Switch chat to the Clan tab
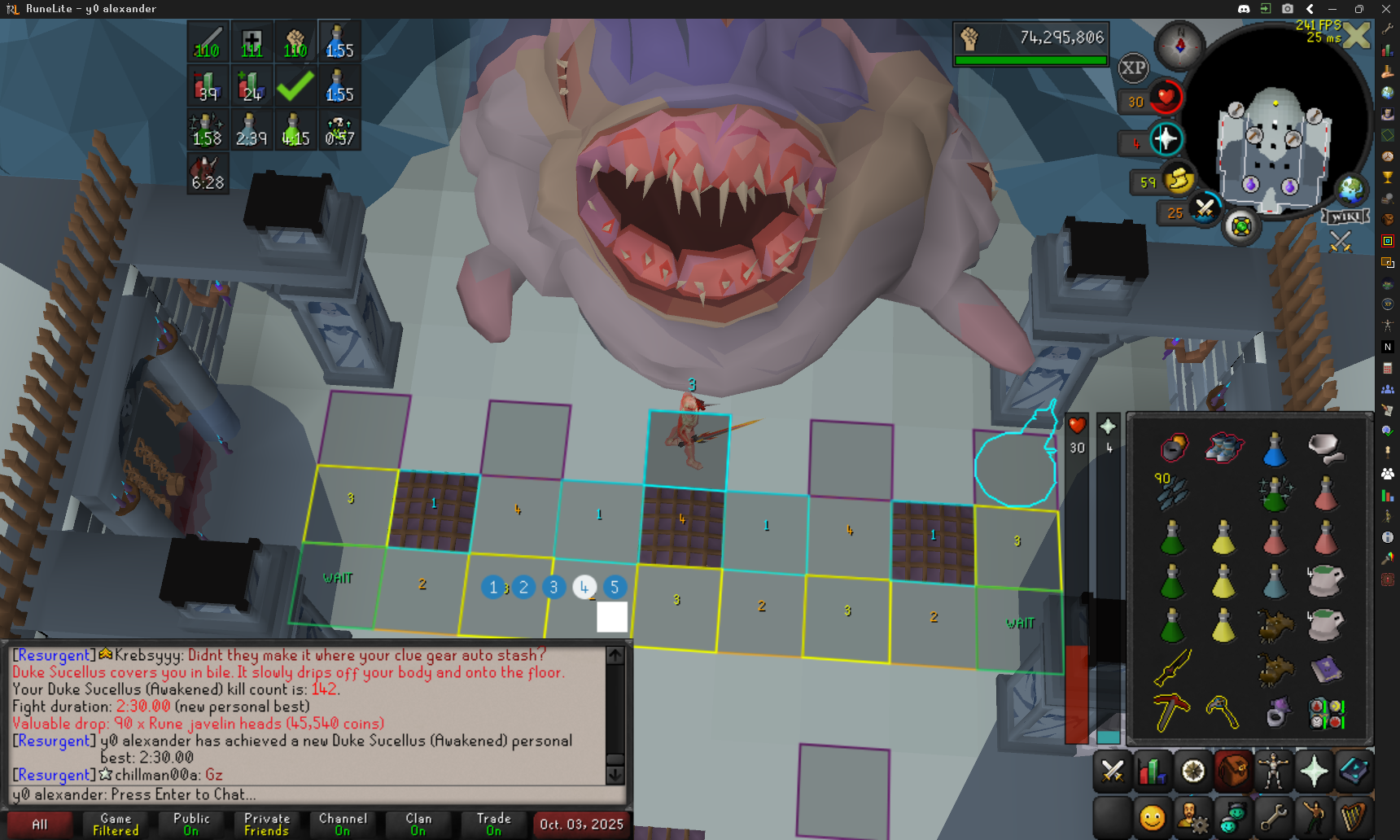 (x=418, y=824)
